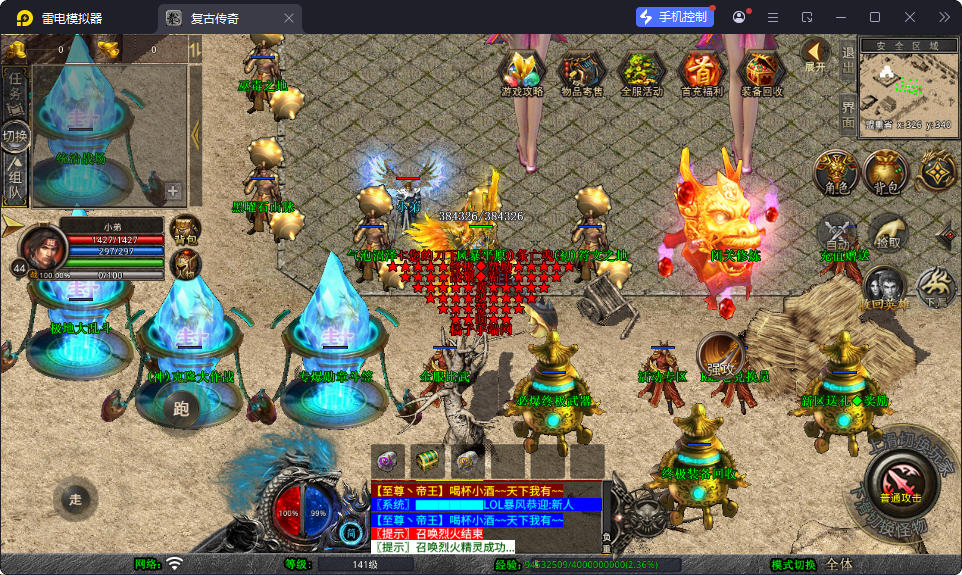Use the 普通攻击 normal attack button
Screen dimensions: 962x575
(901, 484)
